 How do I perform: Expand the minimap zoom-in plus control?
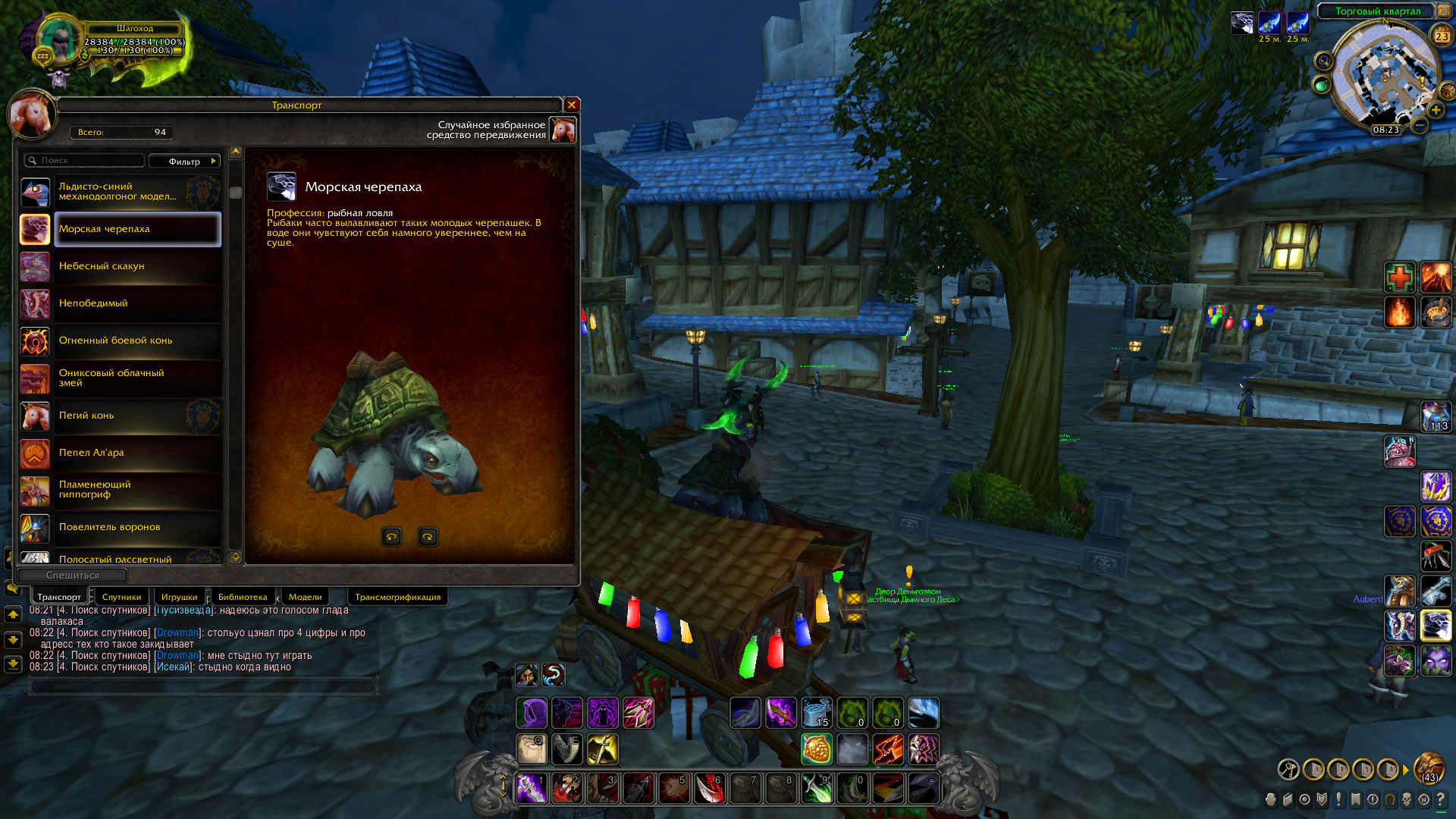[x=1435, y=110]
